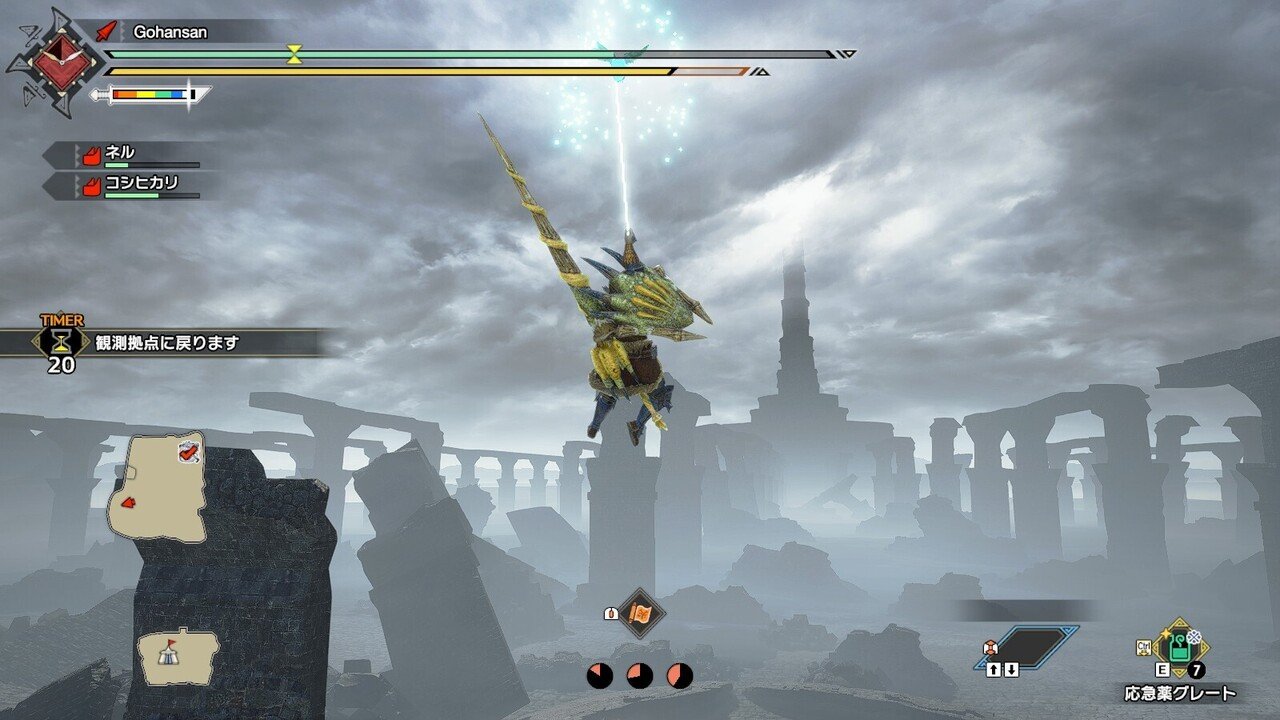The height and width of the screenshot is (720, 1280).
Task: Click the orange flag signal icon
Action: pyautogui.click(x=638, y=613)
